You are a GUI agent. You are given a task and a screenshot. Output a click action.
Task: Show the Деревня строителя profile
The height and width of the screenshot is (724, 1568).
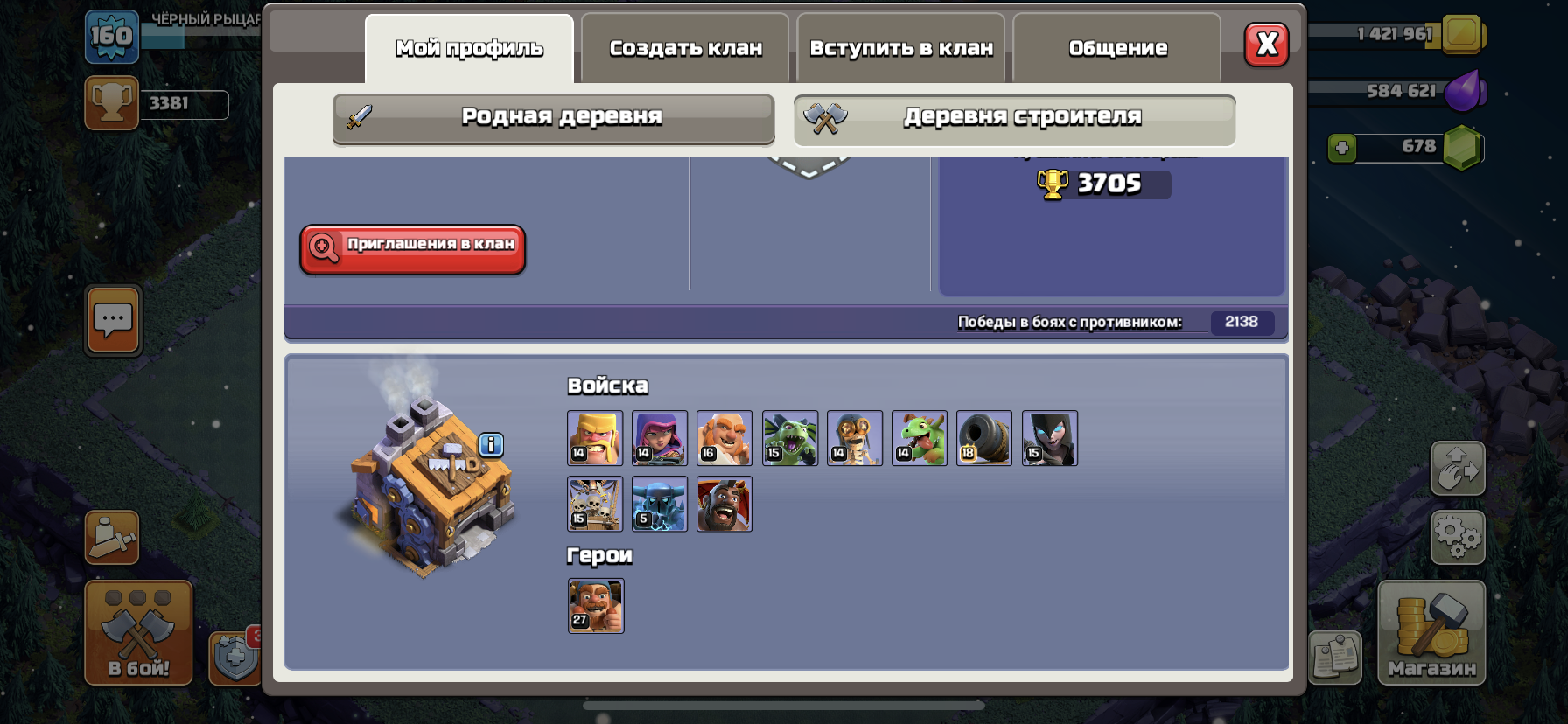click(x=1014, y=117)
